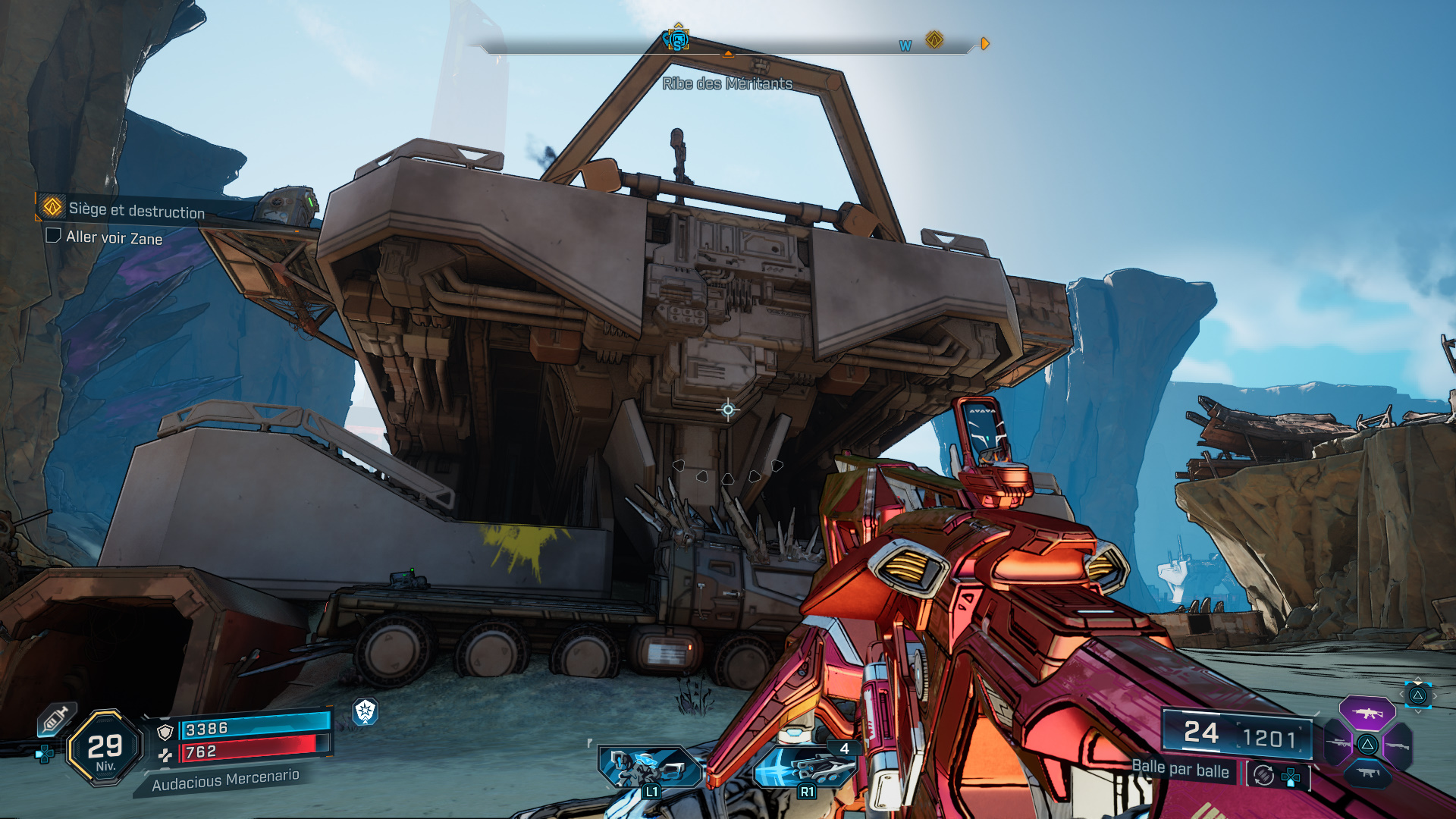Inspect the shield burst buff icon
This screenshot has width=1456, height=819.
(366, 711)
